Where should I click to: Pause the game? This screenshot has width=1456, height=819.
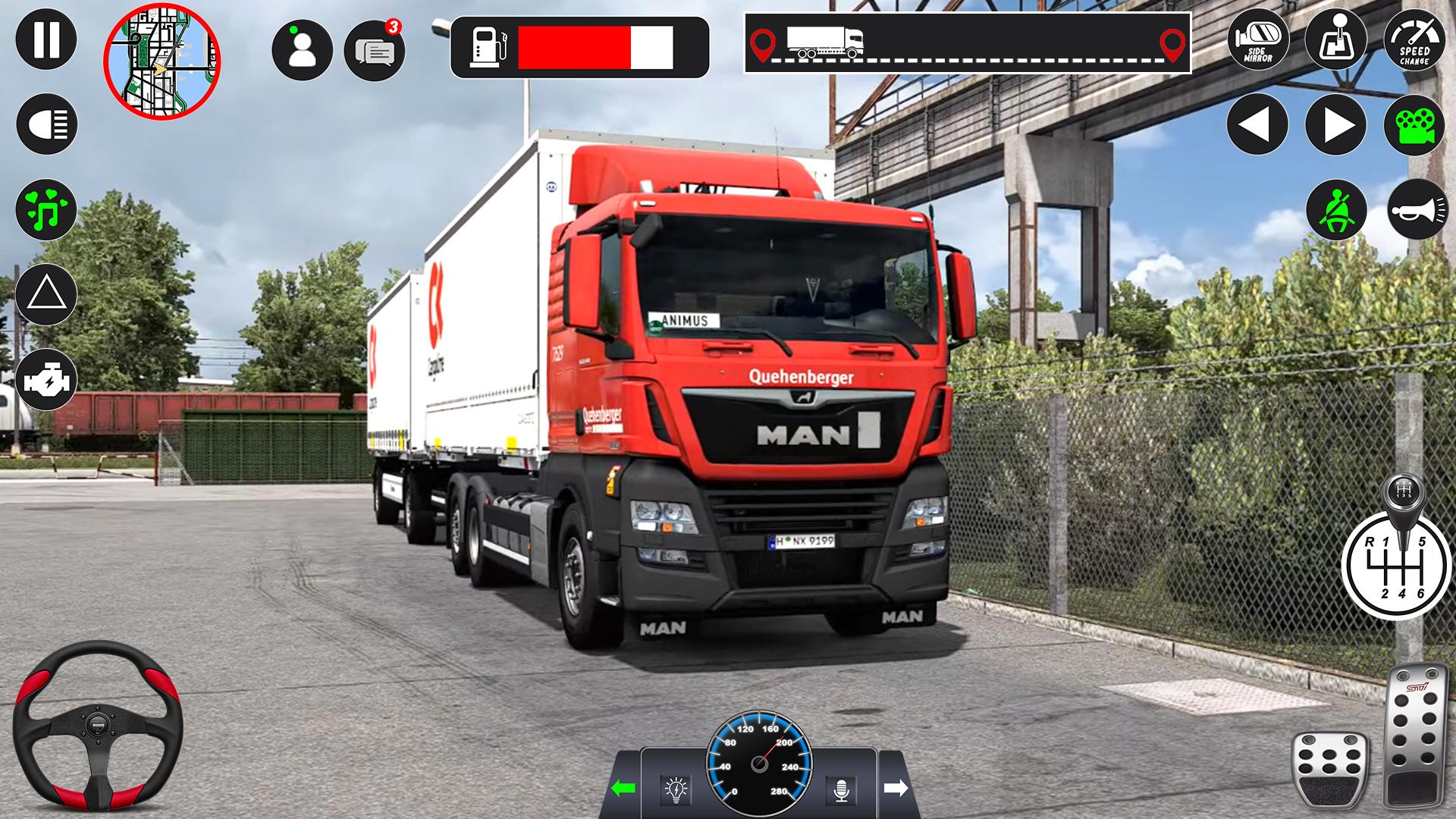point(45,39)
